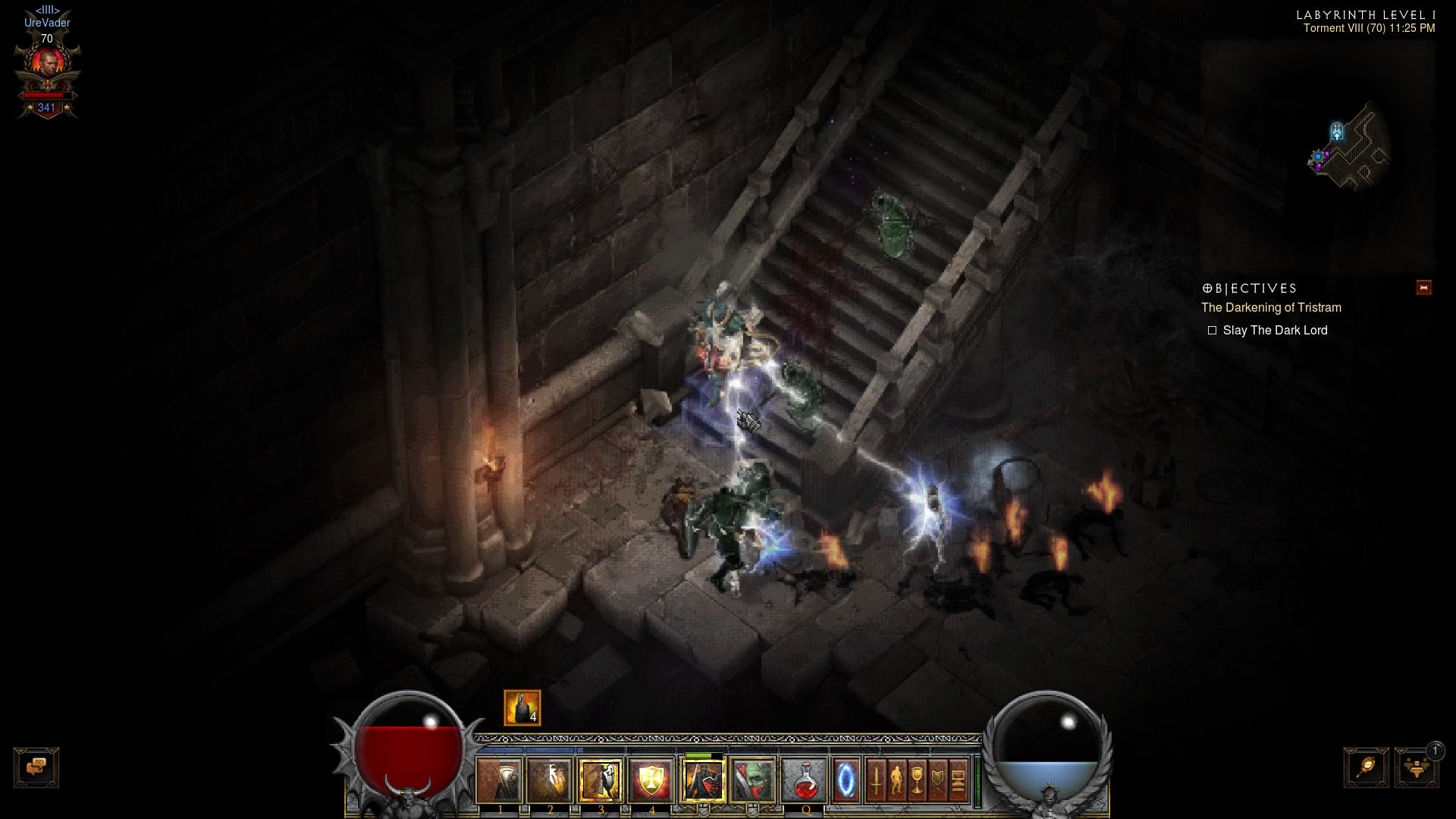Trigger the glowing shield skill in slot 3
Viewport: 1456px width, 819px height.
click(601, 780)
